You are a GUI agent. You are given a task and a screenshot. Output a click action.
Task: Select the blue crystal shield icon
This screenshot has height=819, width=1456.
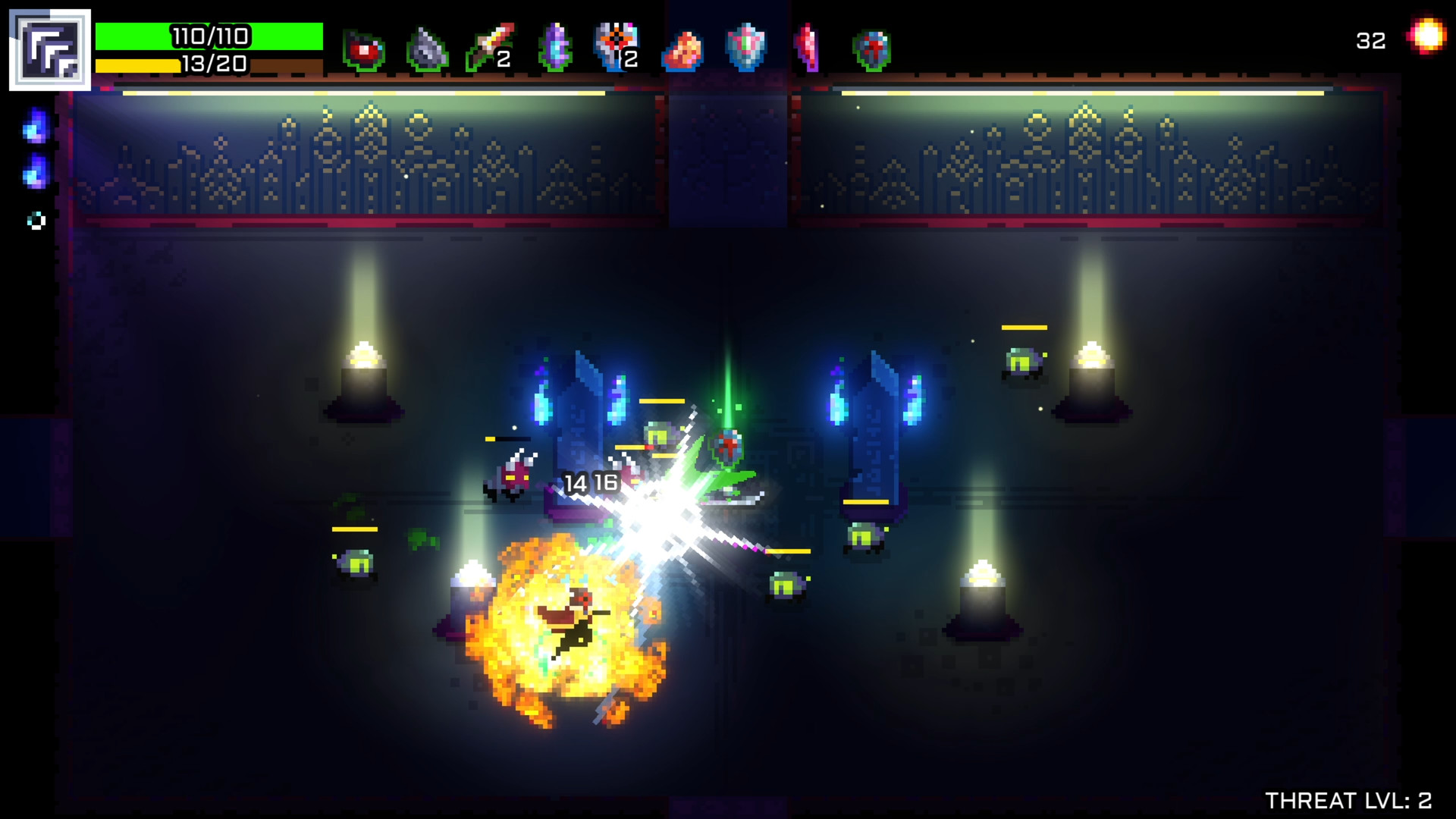(x=747, y=44)
